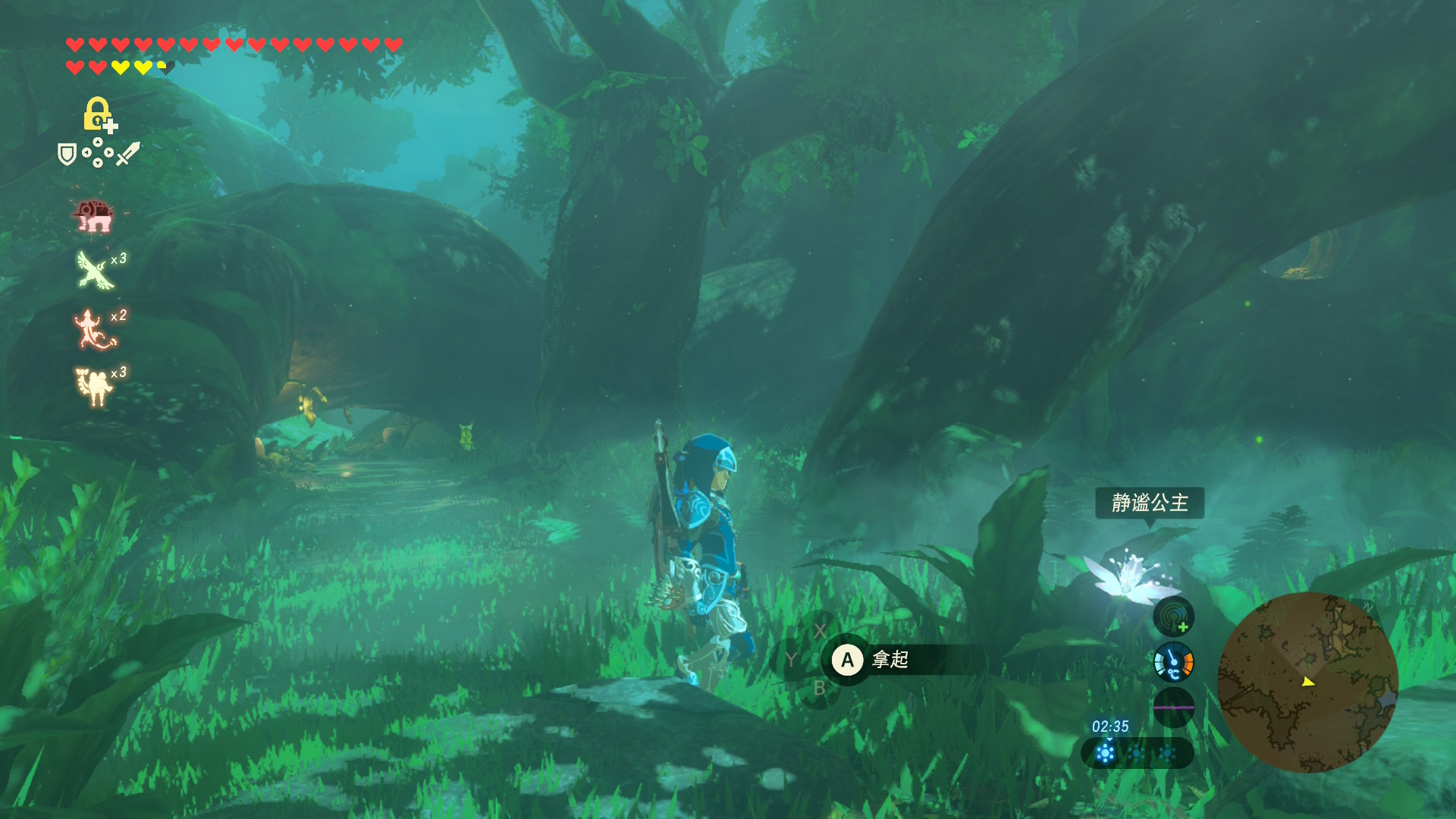Select the Sheikah Sensor icon
The width and height of the screenshot is (1456, 819).
coord(1173,617)
